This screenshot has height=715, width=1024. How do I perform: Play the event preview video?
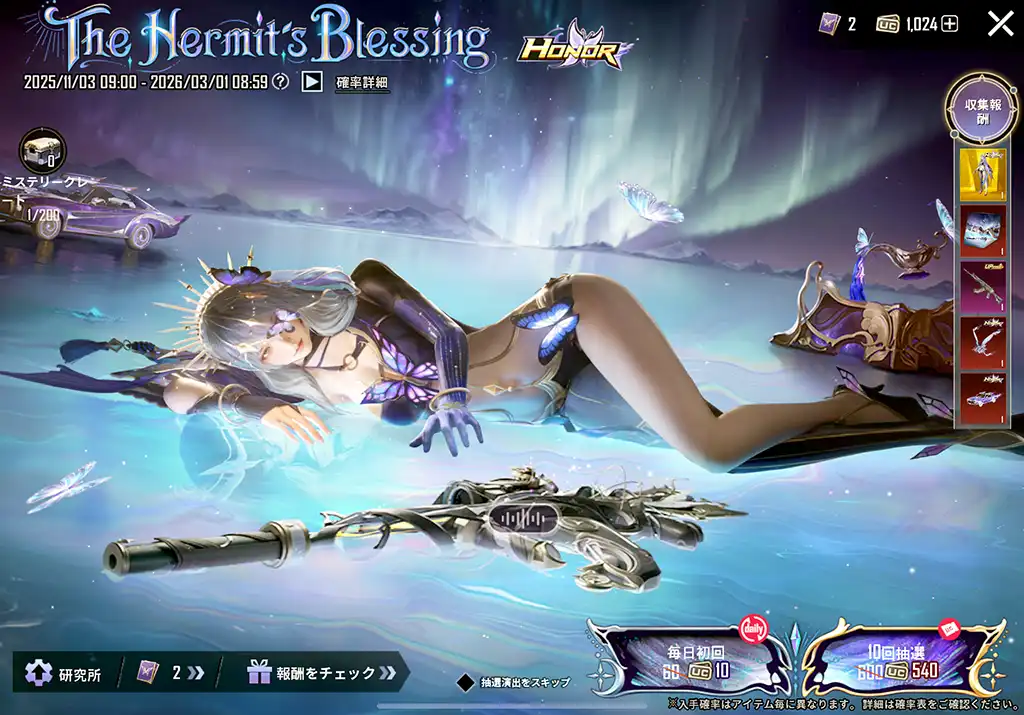tap(312, 82)
